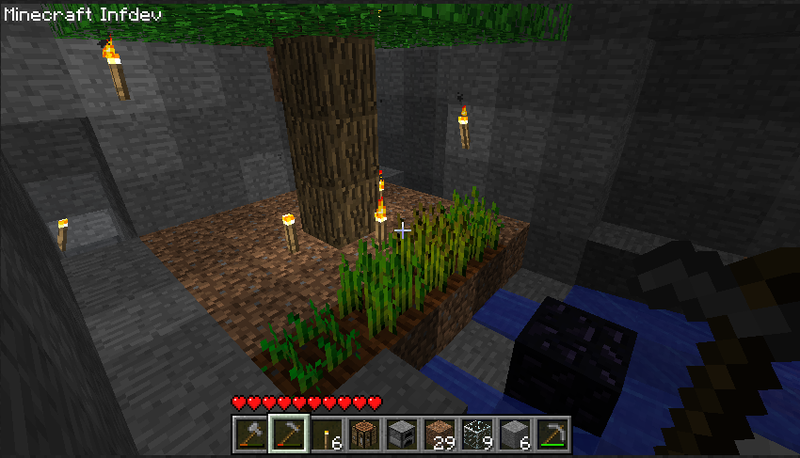Viewport: 800px width, 458px height.
Task: Select the stone block stack of 6
Action: tap(515, 434)
